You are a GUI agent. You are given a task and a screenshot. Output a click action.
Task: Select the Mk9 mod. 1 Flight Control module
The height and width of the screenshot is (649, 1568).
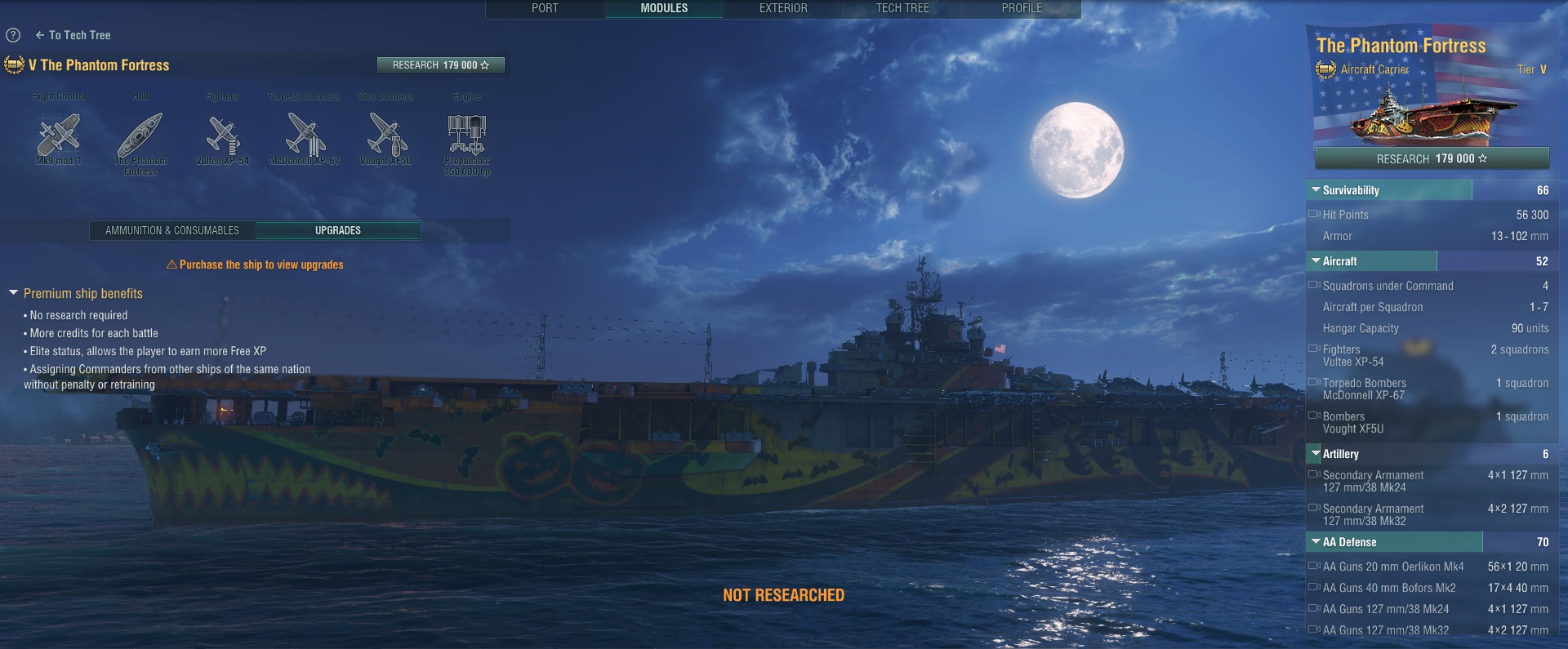click(x=59, y=136)
